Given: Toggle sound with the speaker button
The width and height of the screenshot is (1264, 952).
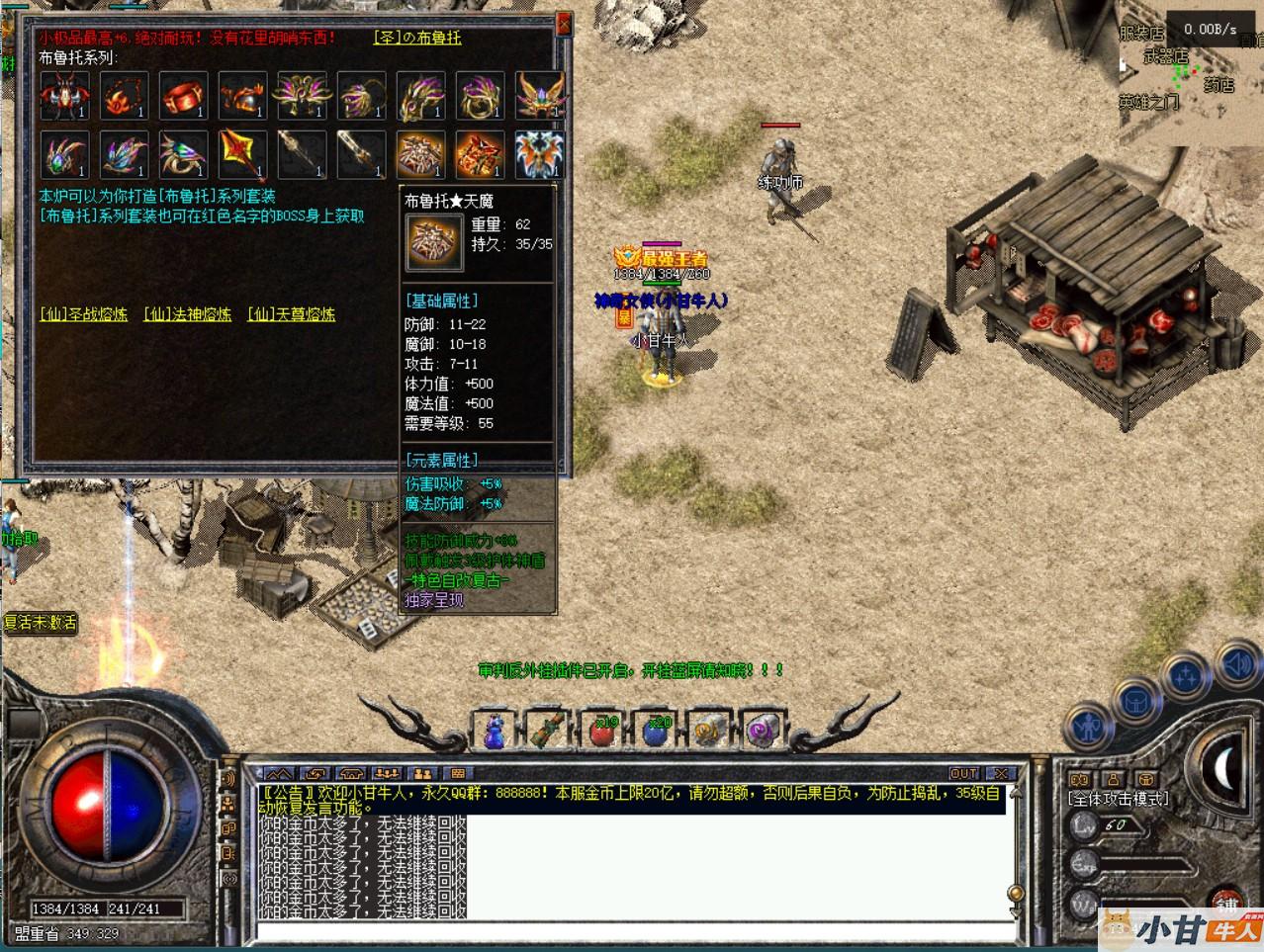Looking at the screenshot, I should [1236, 663].
